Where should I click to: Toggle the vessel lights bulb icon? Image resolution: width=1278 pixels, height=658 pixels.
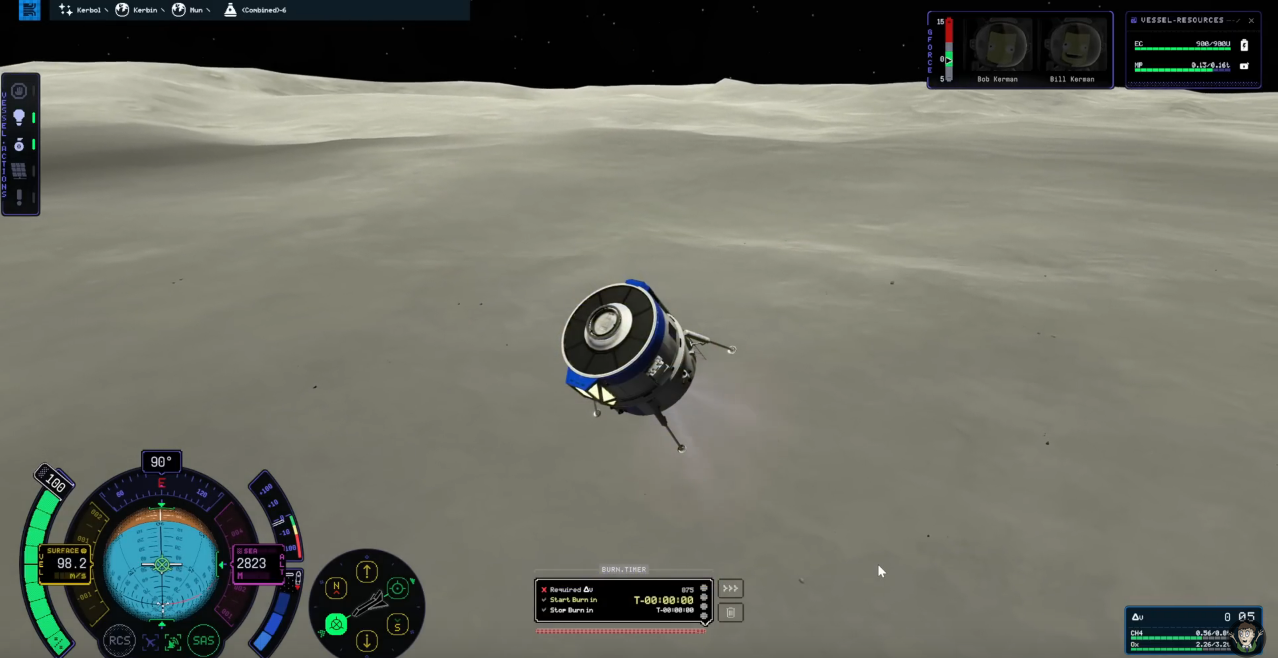pos(18,118)
